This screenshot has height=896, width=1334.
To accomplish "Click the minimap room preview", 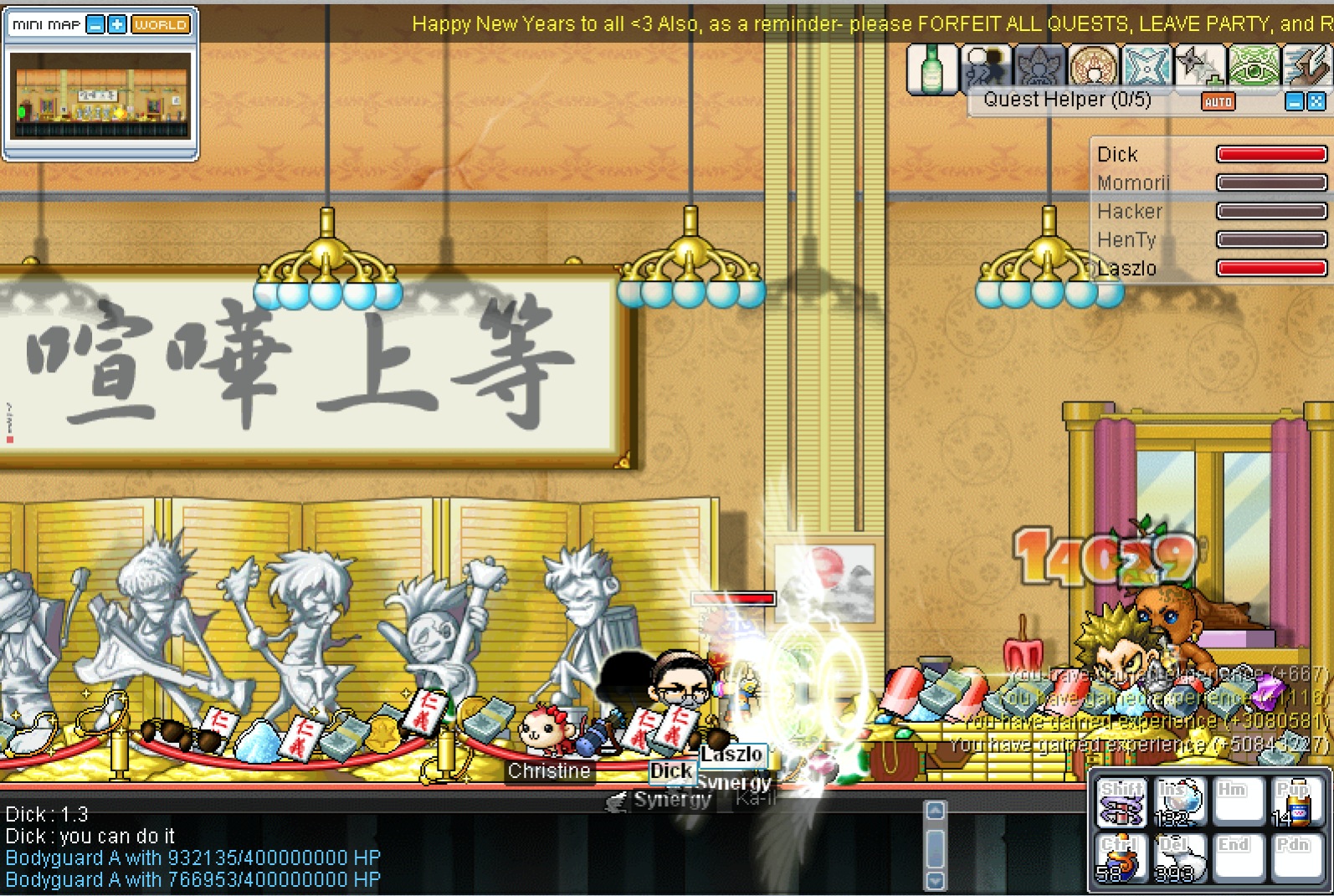I will click(x=100, y=95).
